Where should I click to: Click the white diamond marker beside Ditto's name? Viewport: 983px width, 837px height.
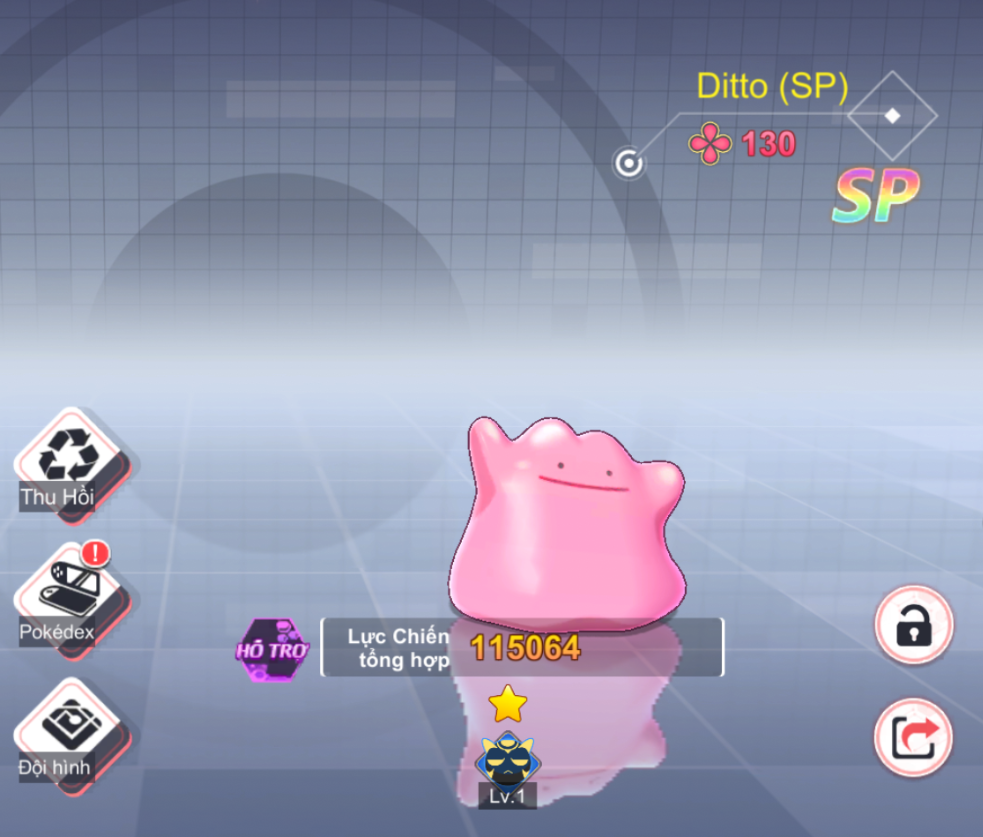892,116
